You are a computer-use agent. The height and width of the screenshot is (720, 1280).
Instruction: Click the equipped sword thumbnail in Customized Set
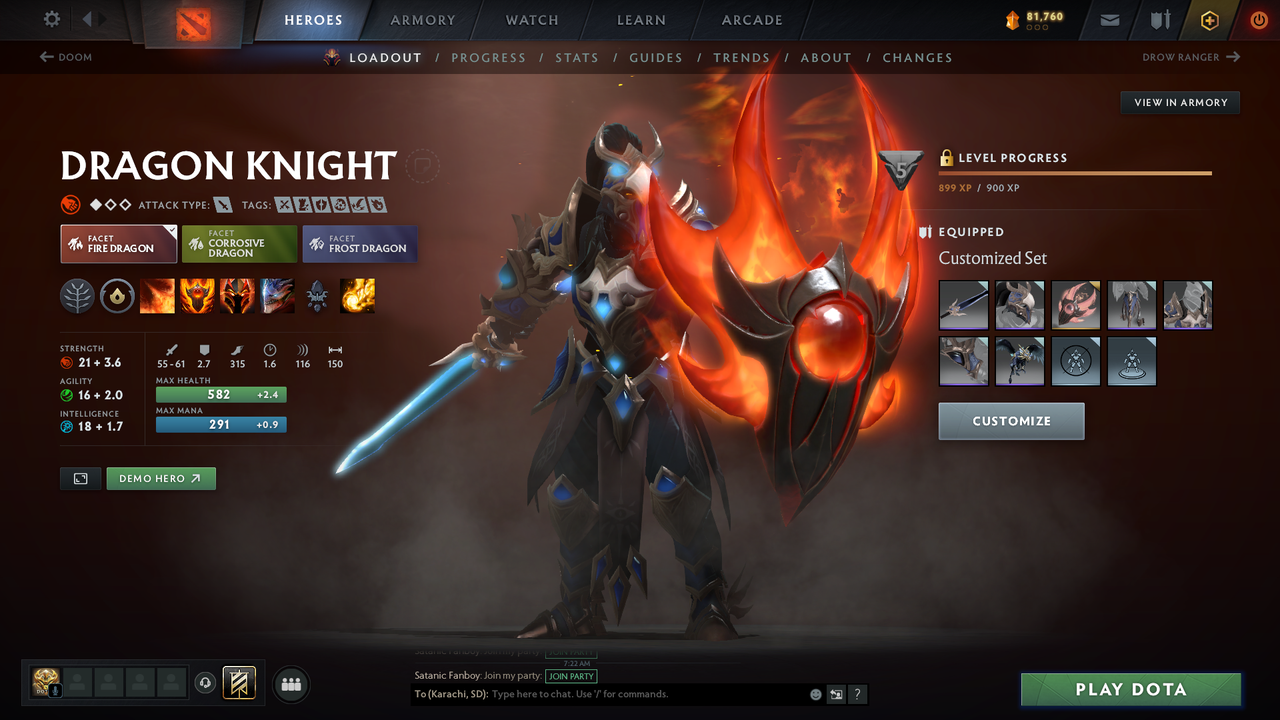click(x=963, y=305)
